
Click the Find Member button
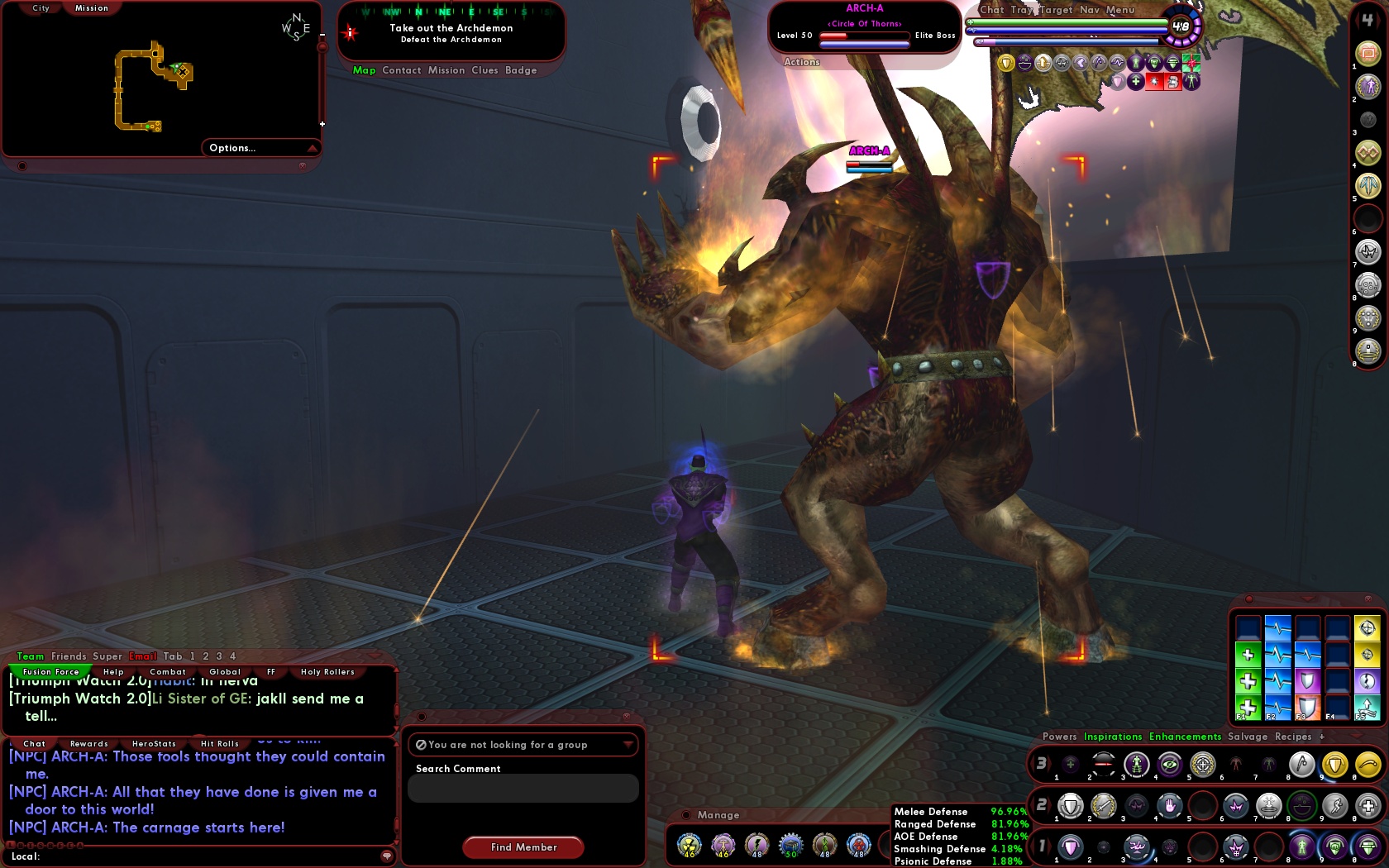pos(523,847)
